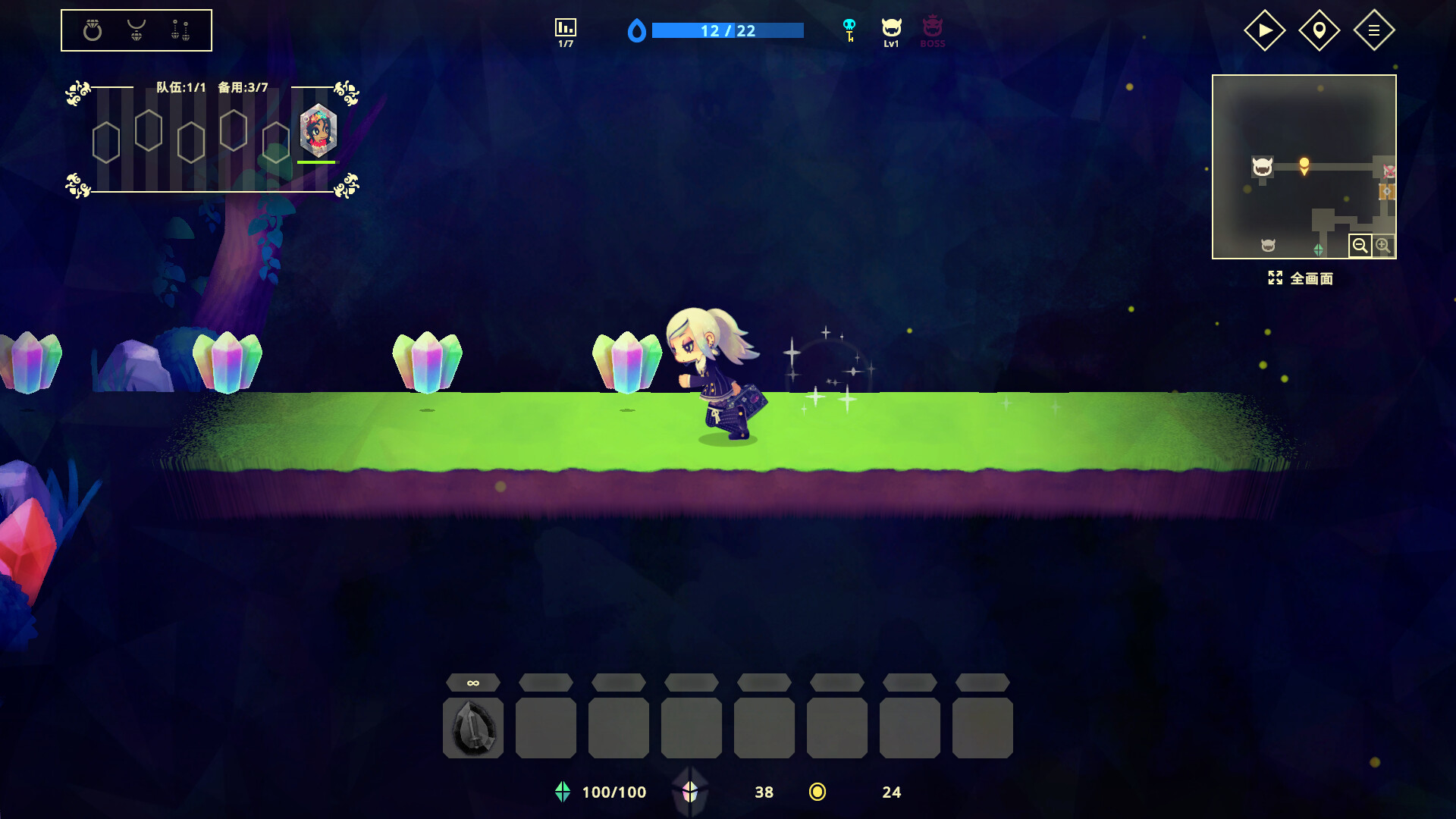Click the cyan skull key icon
This screenshot has height=819, width=1456.
coord(850,30)
